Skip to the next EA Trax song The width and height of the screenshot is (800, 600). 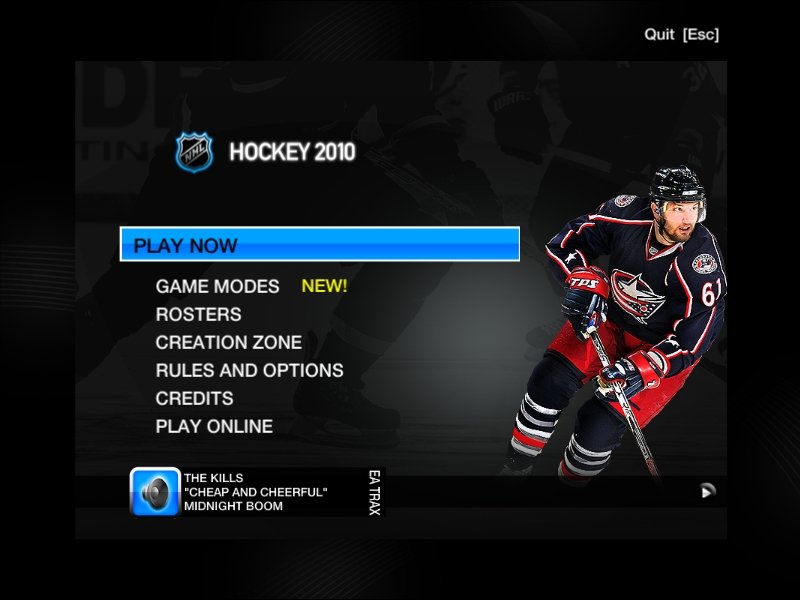708,491
